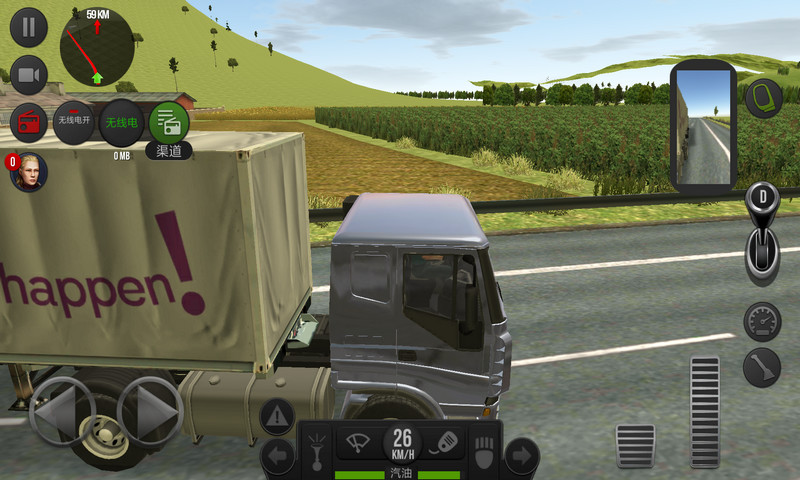
Task: Activate the right turn signal arrow
Action: (521, 457)
